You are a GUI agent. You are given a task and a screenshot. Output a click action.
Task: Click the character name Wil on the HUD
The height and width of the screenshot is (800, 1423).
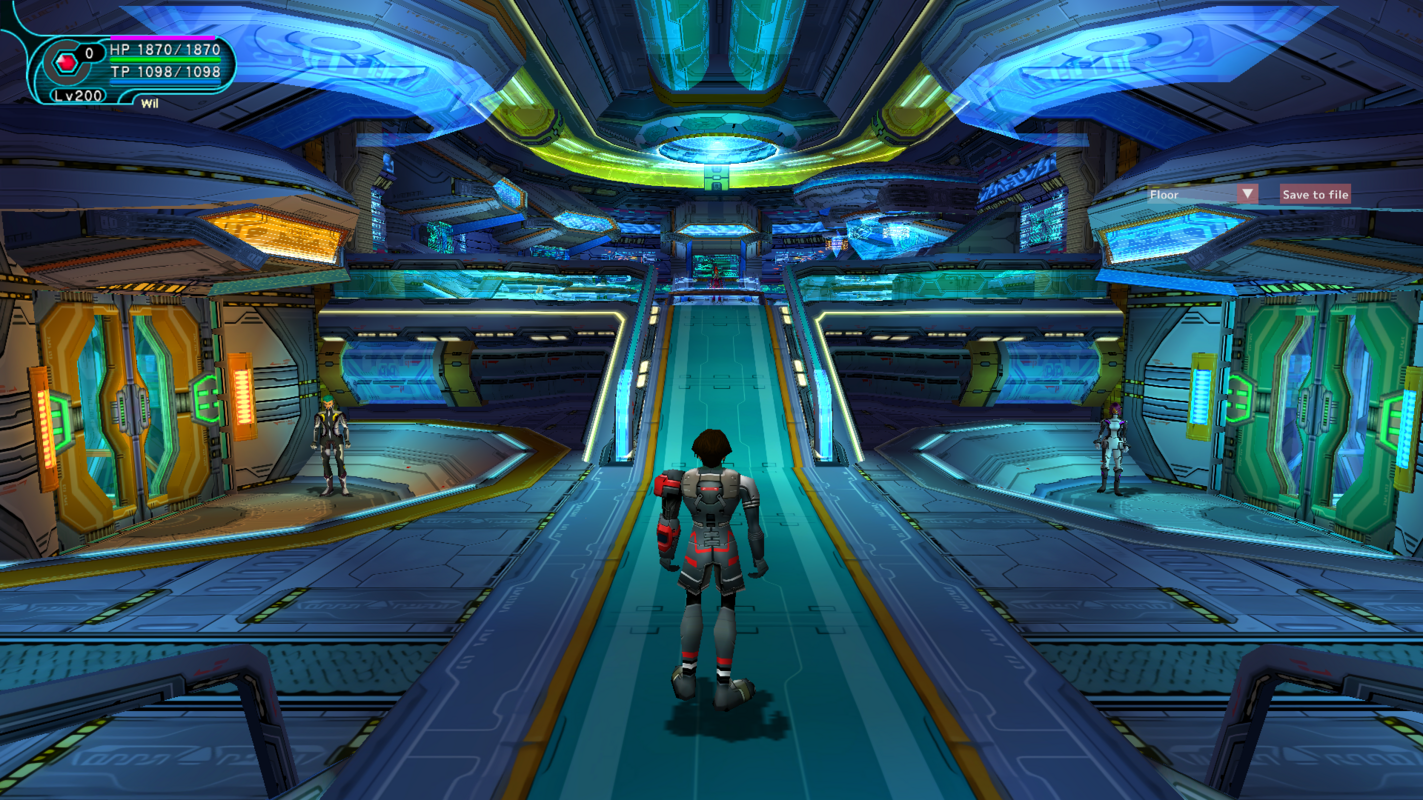150,103
